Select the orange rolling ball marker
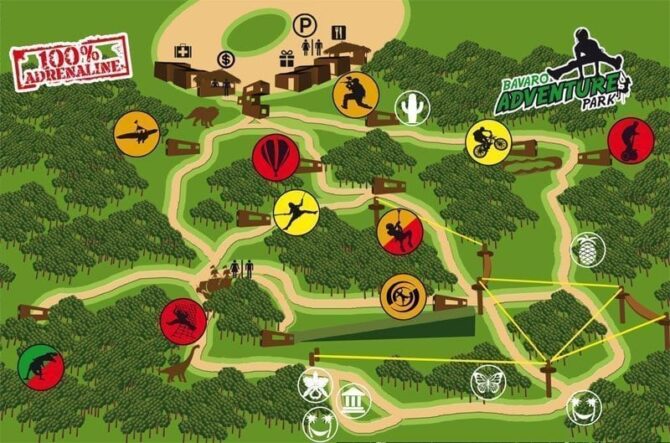This screenshot has height=443, width=670. 402,297
